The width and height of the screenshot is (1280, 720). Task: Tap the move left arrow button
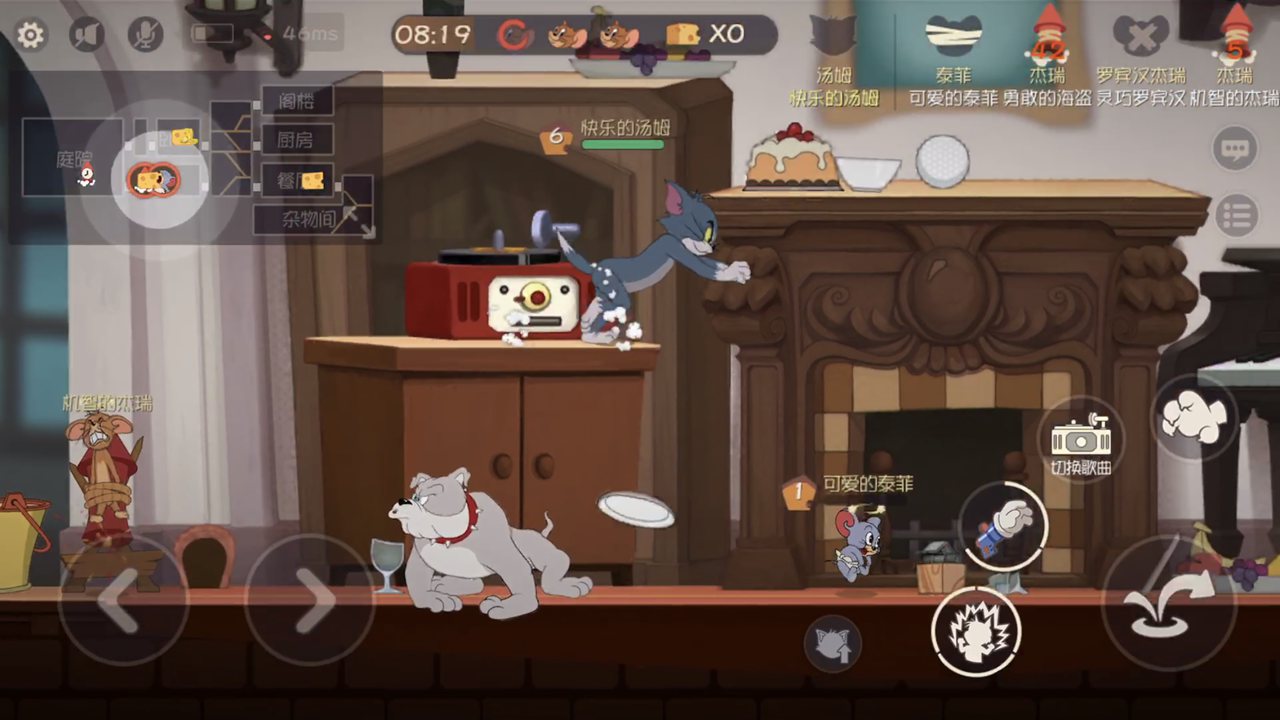tap(122, 600)
